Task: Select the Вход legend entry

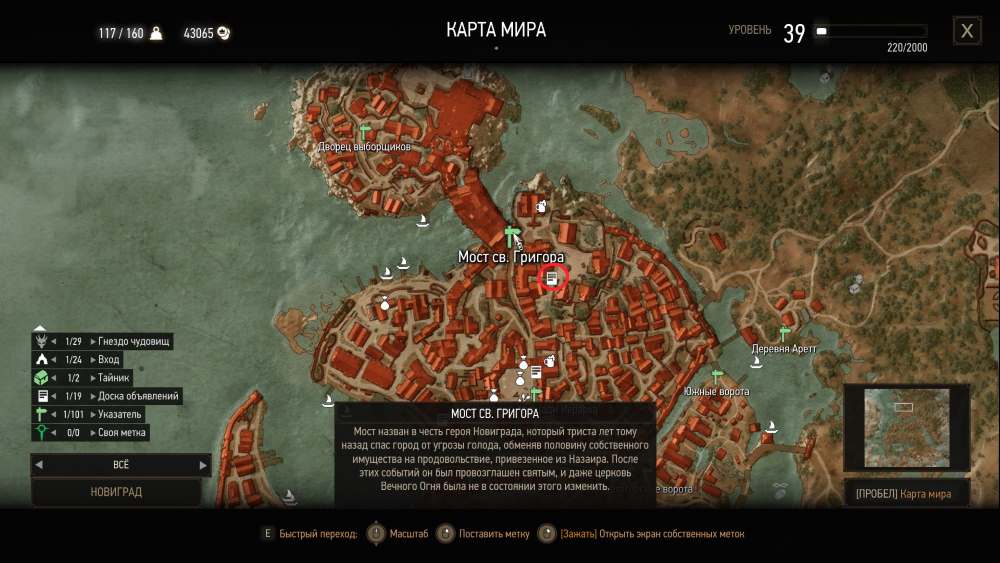Action: pos(108,360)
